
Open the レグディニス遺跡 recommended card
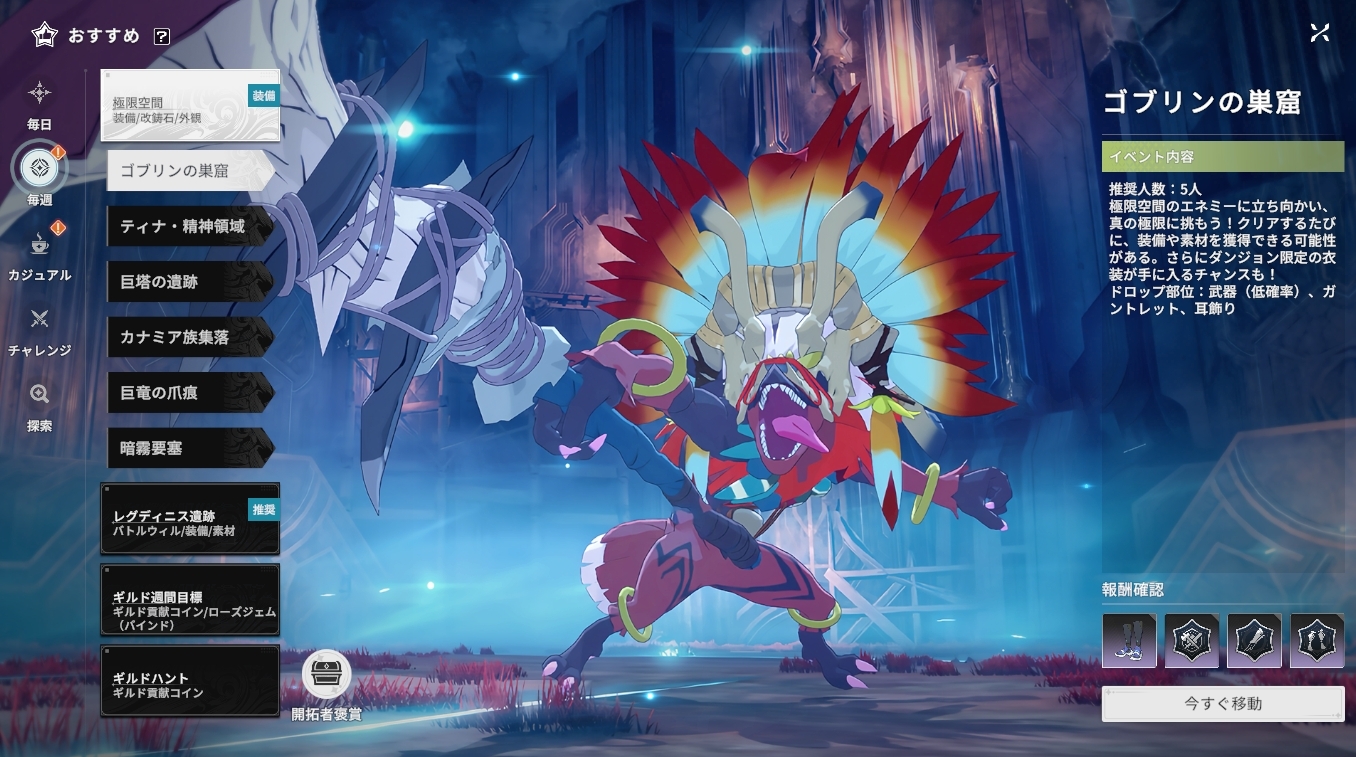190,519
